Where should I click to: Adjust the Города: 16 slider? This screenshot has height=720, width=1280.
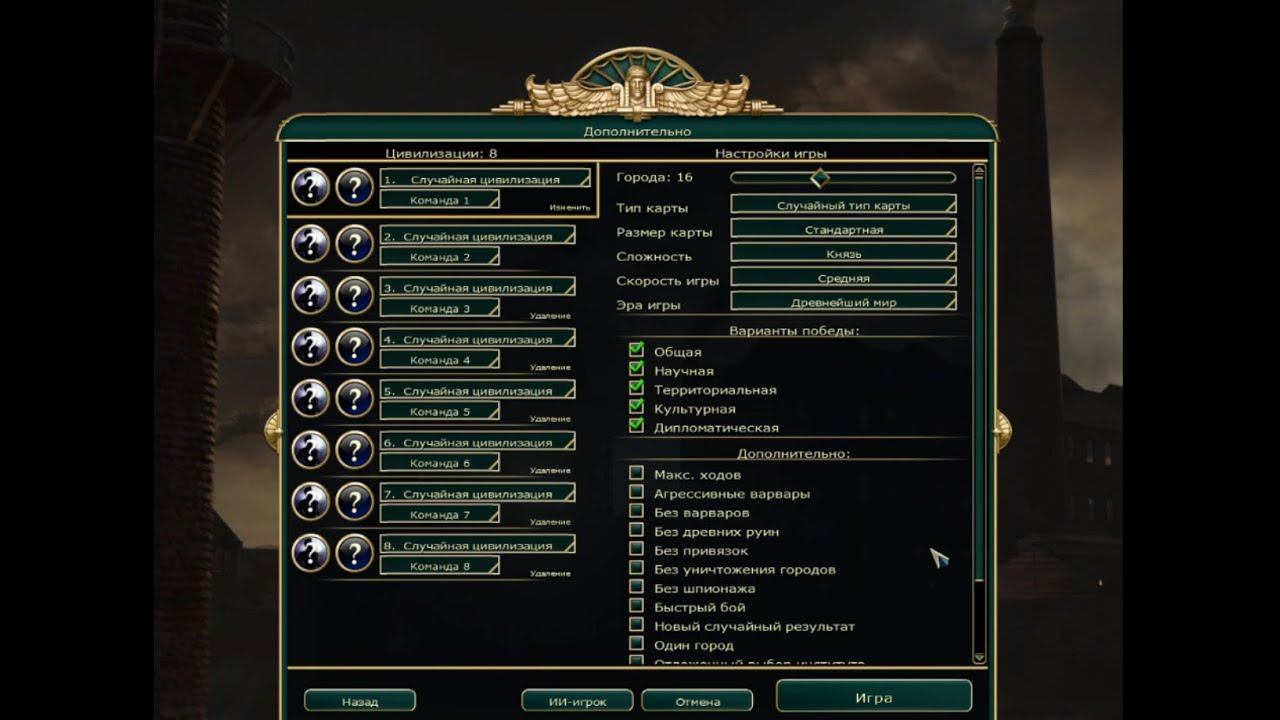[820, 177]
